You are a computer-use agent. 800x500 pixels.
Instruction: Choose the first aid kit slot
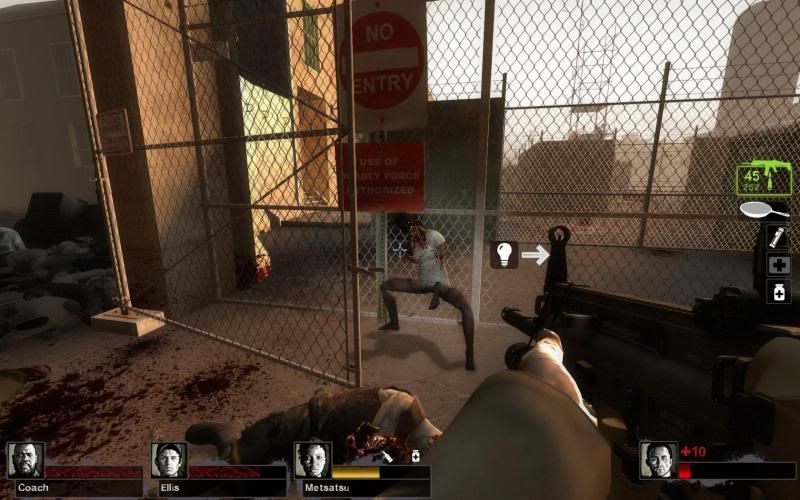(777, 265)
